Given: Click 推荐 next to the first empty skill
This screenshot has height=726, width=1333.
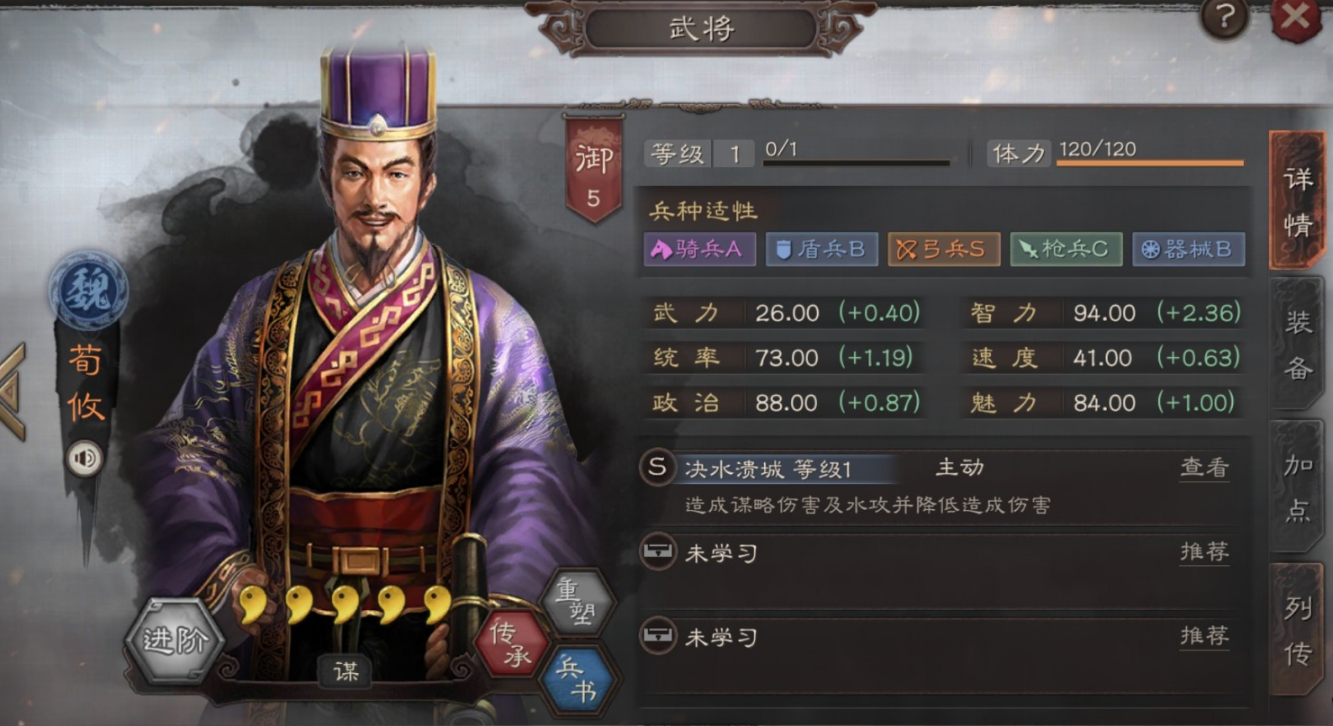Looking at the screenshot, I should pyautogui.click(x=1204, y=551).
